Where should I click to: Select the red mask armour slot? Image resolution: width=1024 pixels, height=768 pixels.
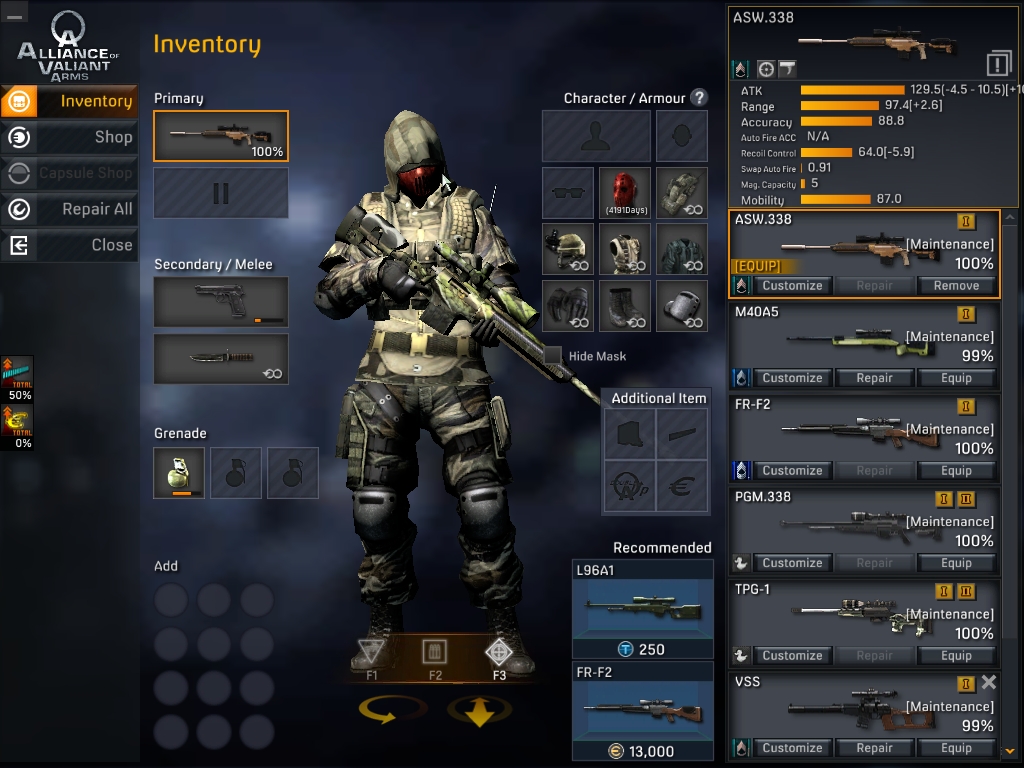click(625, 193)
